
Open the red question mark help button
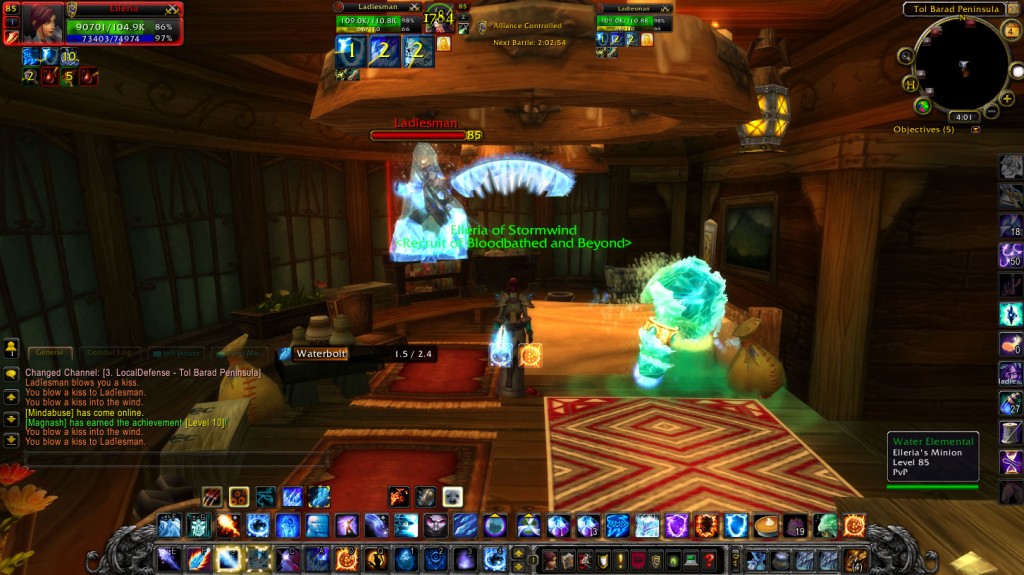click(709, 560)
